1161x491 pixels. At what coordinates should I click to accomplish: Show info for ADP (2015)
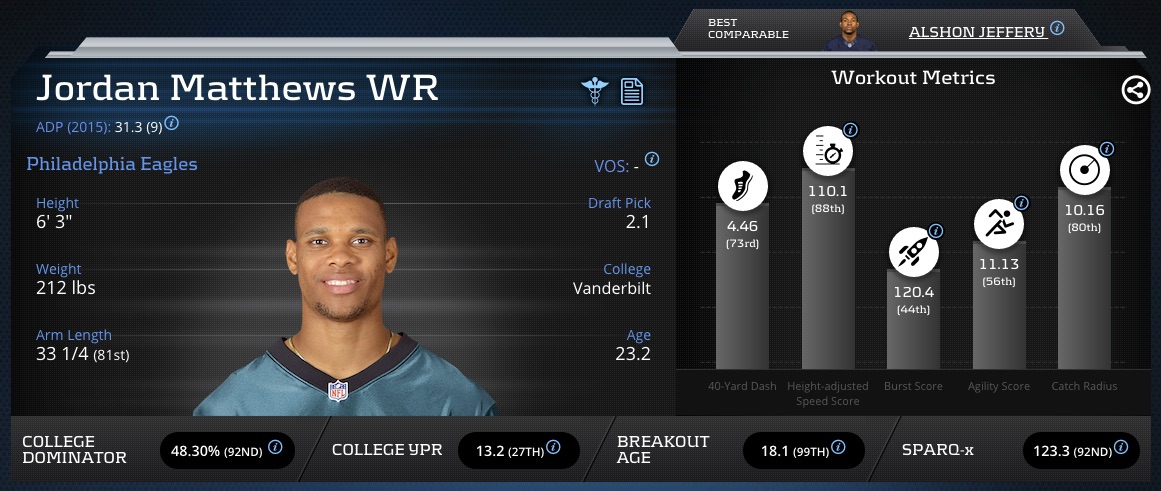172,123
